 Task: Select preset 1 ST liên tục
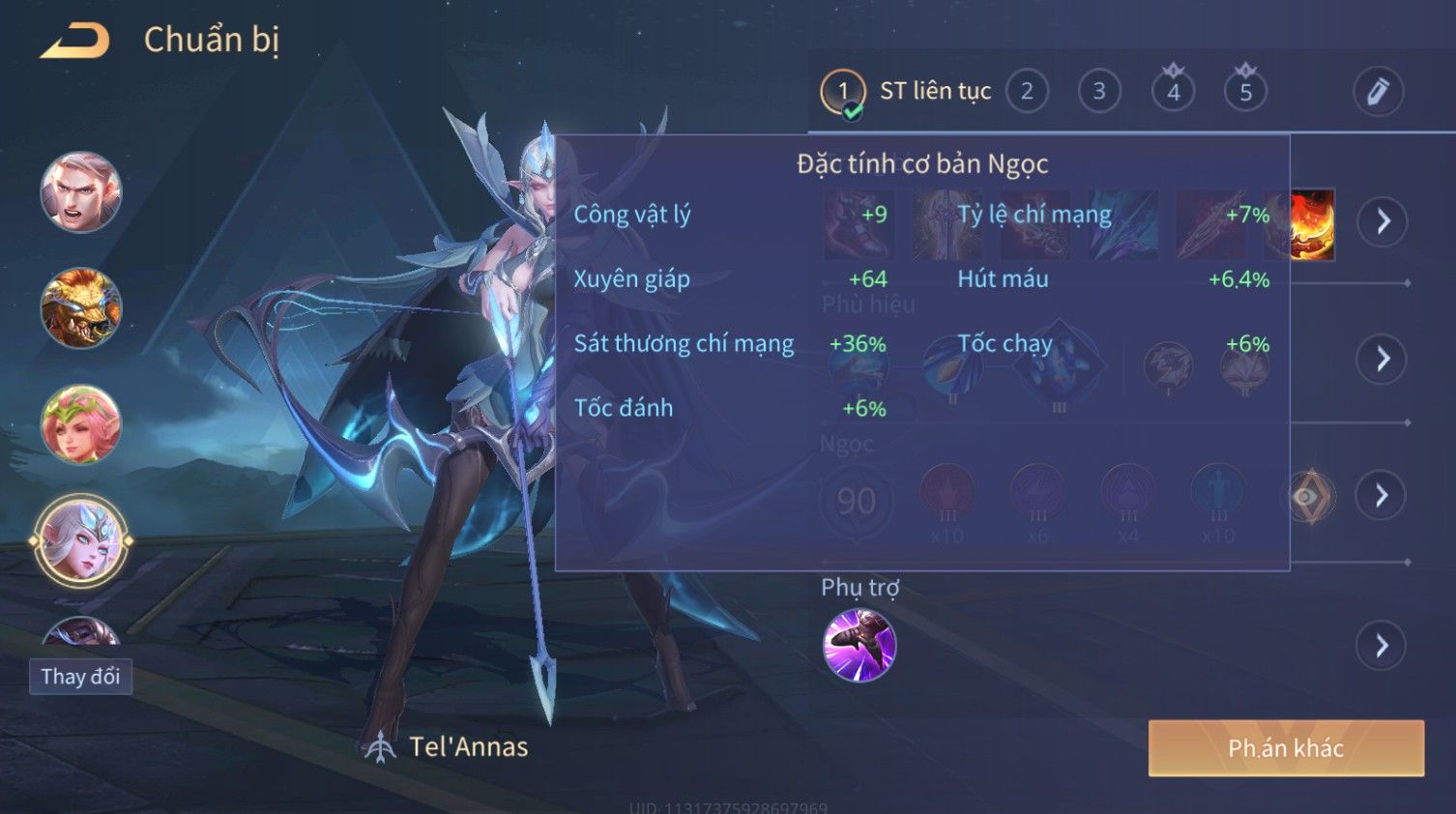pos(843,92)
